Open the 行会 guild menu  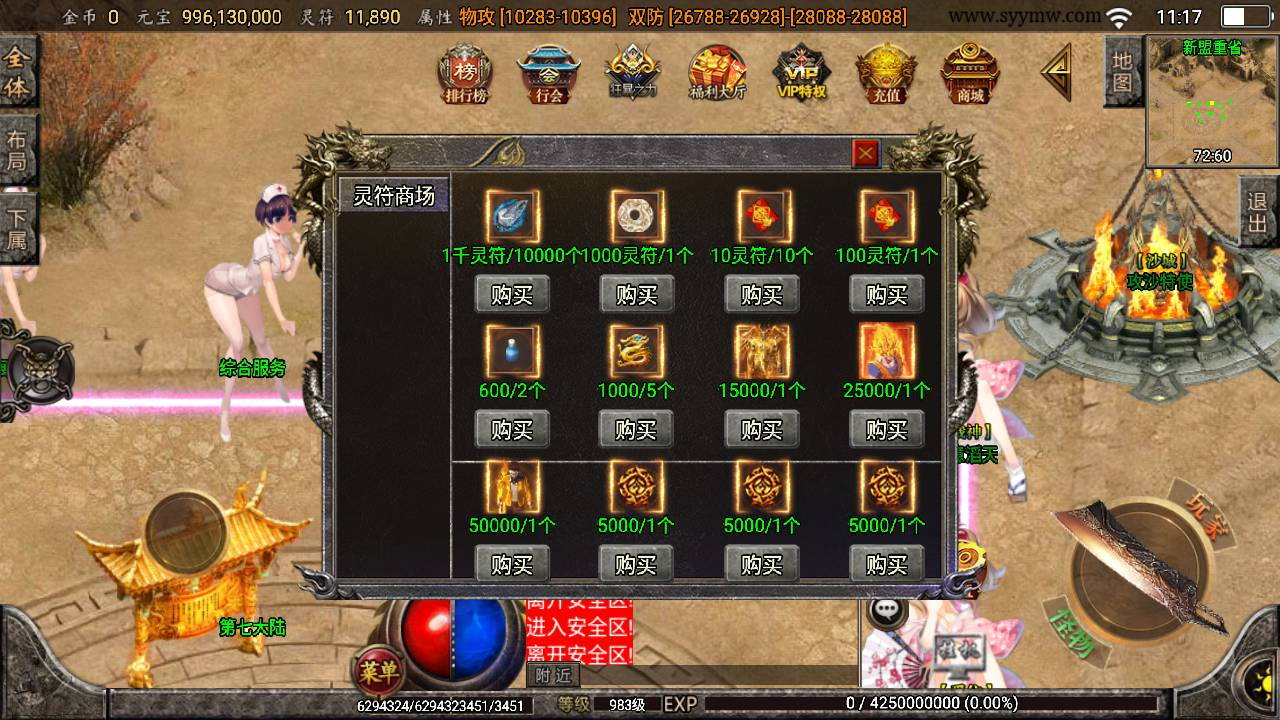549,75
